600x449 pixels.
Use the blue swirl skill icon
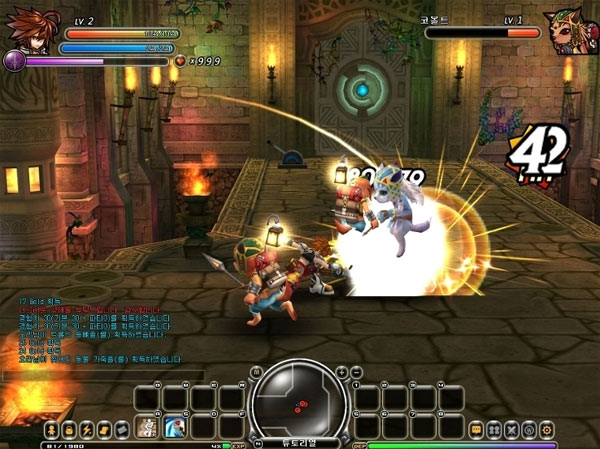174,427
